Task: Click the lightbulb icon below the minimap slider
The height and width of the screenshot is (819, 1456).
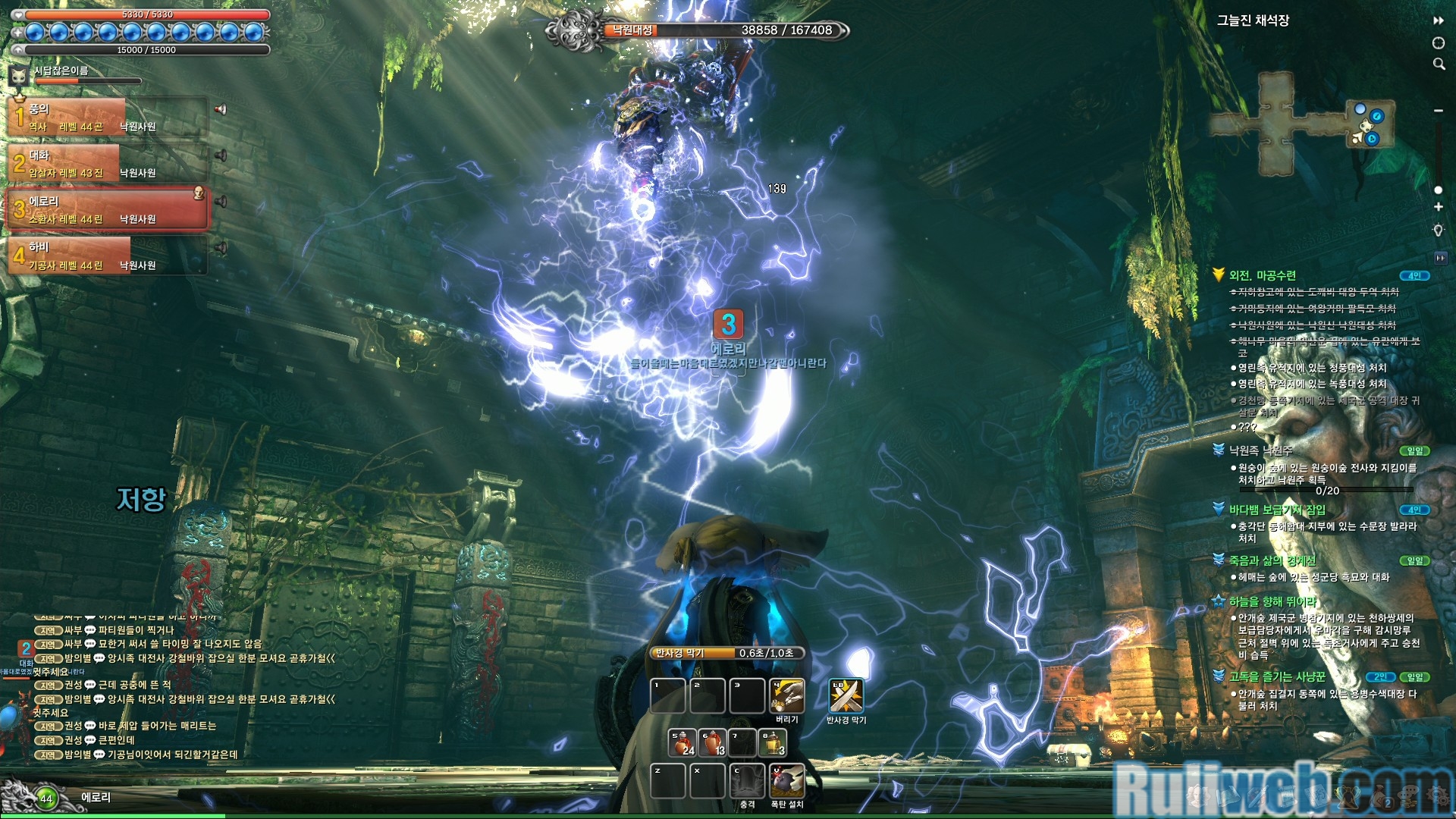Action: (x=1439, y=231)
